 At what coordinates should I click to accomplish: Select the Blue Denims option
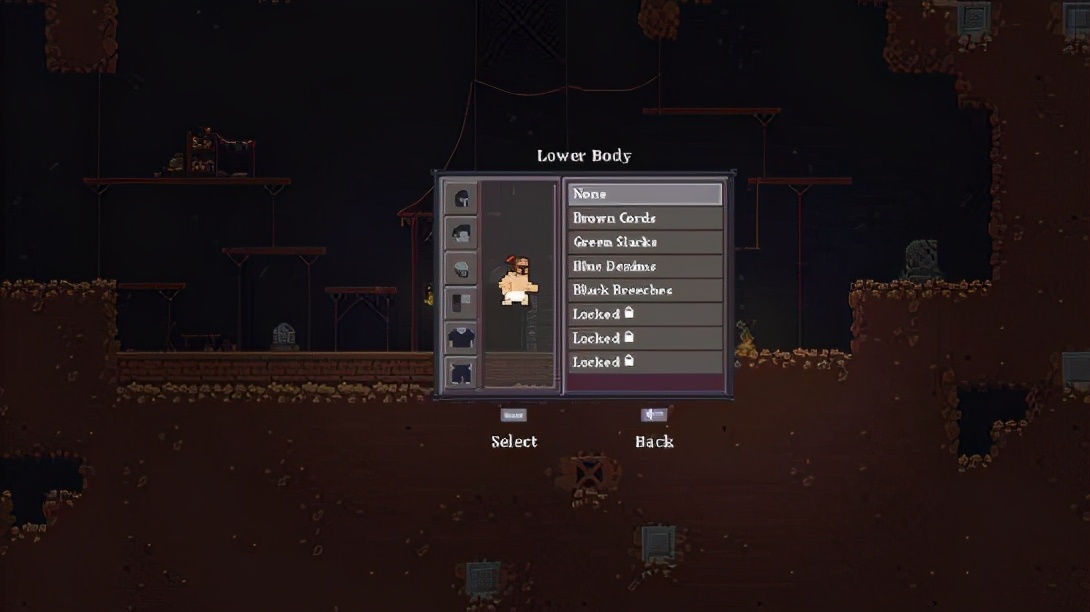pyautogui.click(x=644, y=266)
